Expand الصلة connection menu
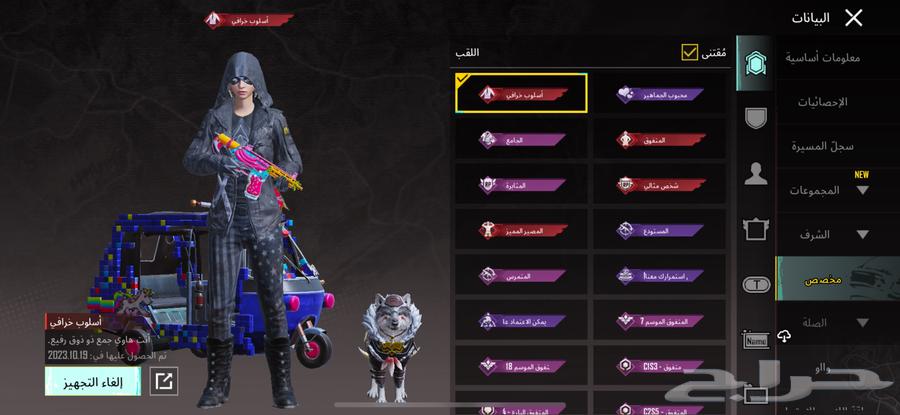Image resolution: width=900 pixels, height=415 pixels. click(x=828, y=323)
